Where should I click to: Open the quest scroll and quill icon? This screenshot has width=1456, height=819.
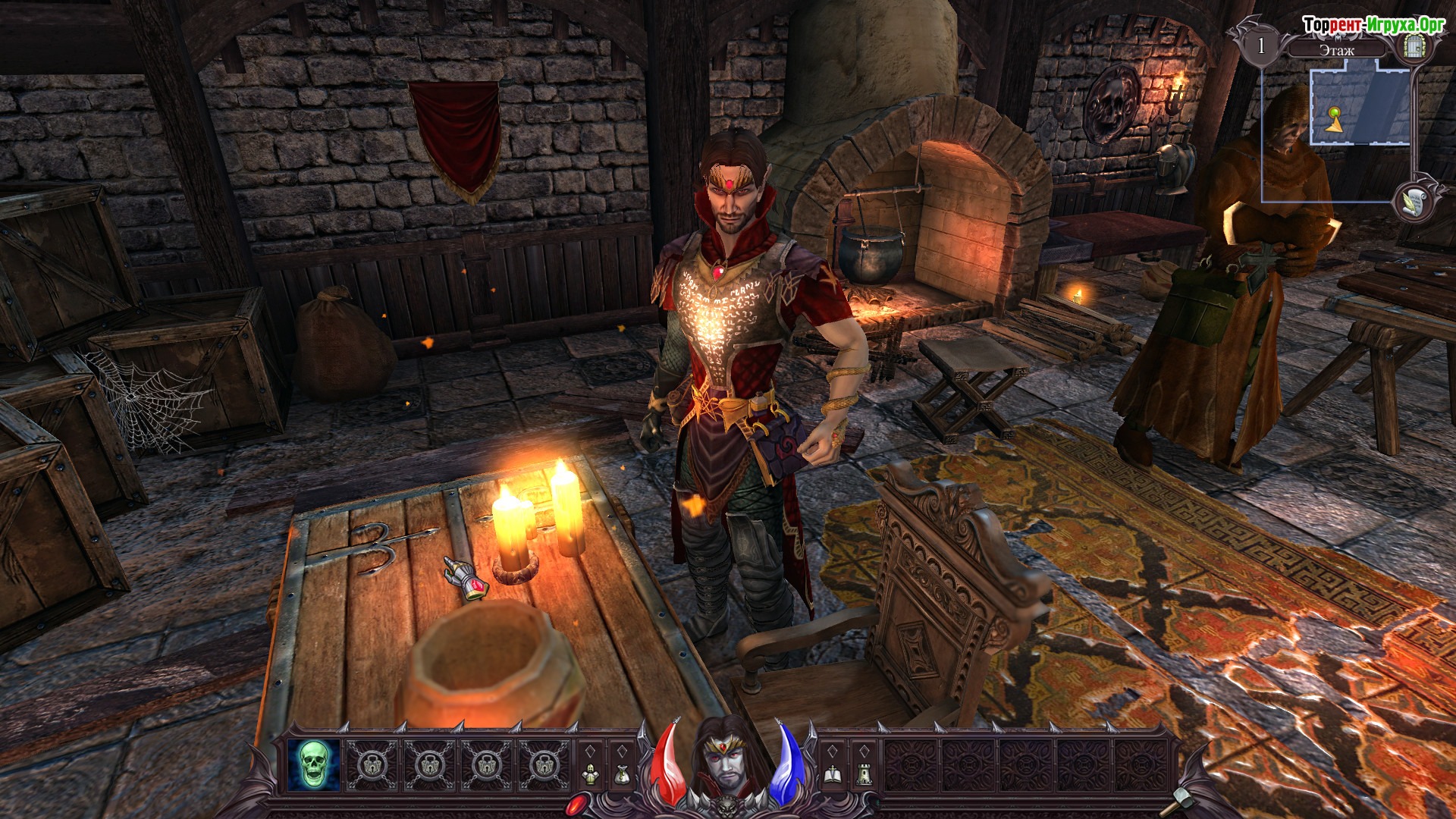pos(1414,201)
